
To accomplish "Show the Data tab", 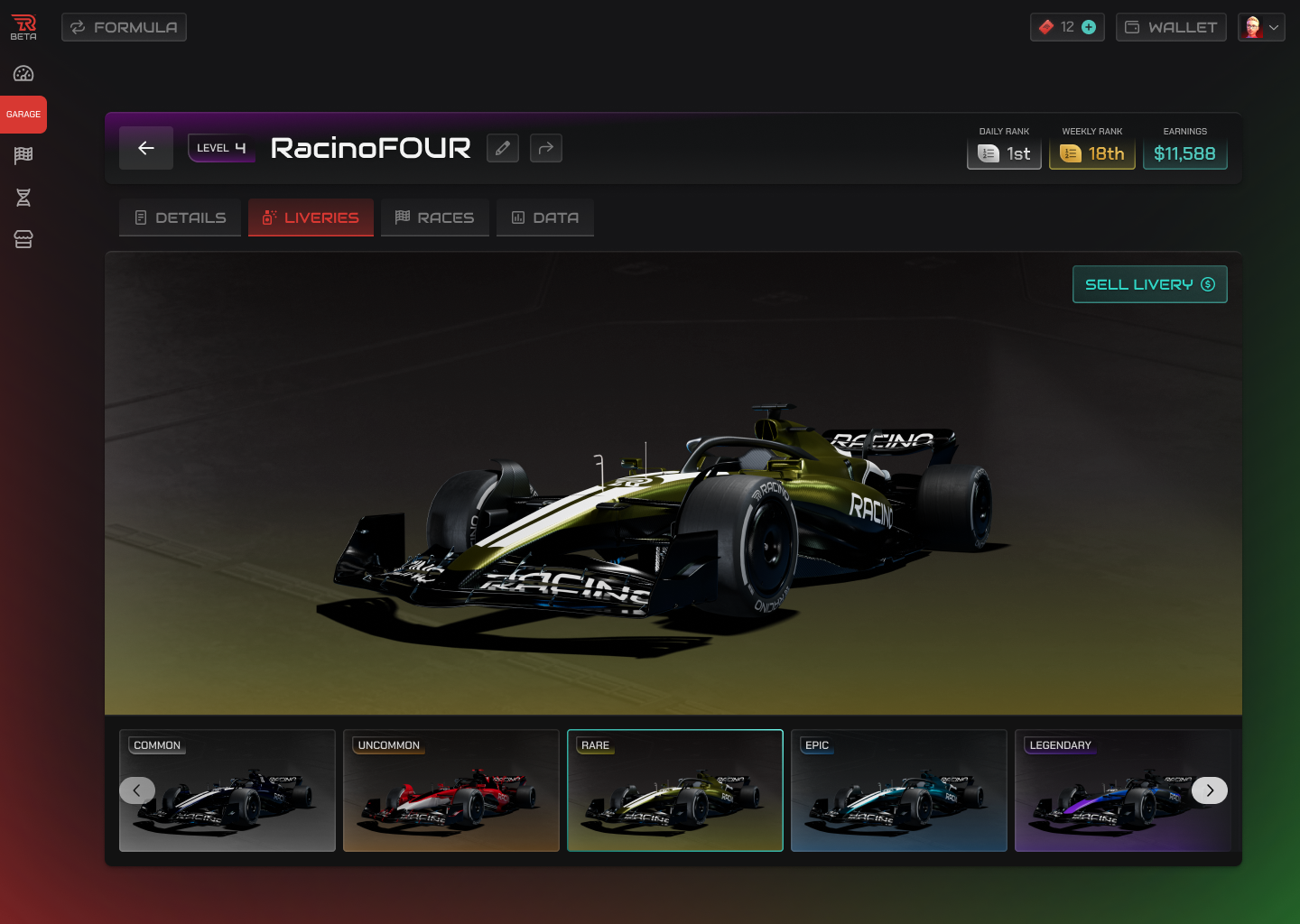I will tap(544, 217).
